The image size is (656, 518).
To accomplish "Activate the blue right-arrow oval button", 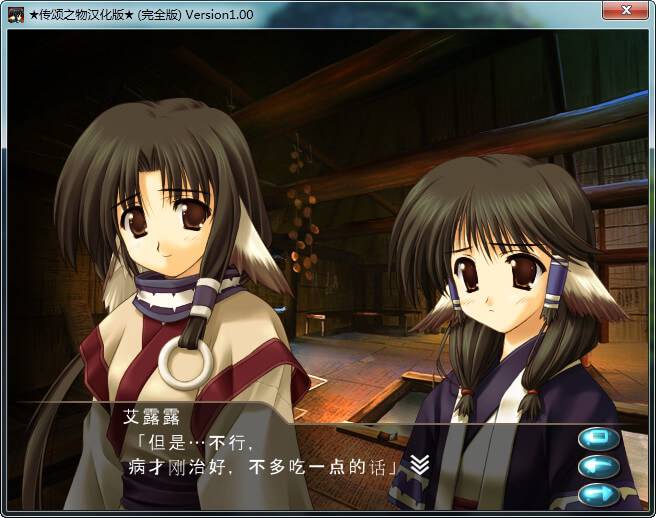I will coord(599,493).
